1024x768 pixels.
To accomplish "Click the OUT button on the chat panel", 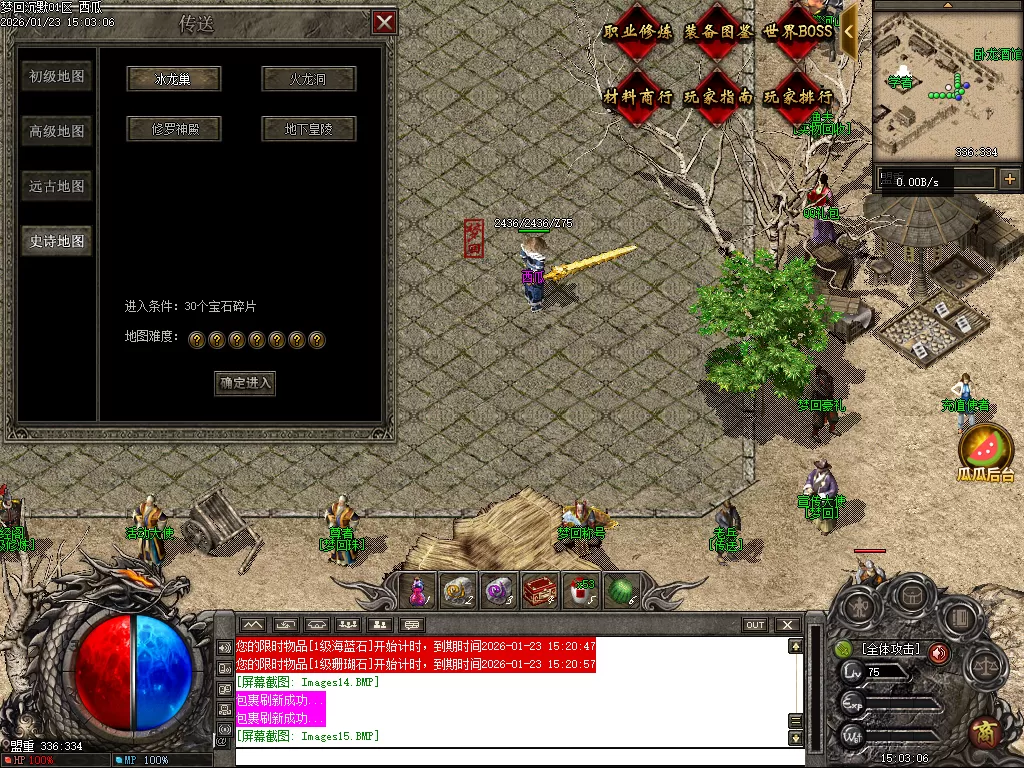I will tap(755, 625).
